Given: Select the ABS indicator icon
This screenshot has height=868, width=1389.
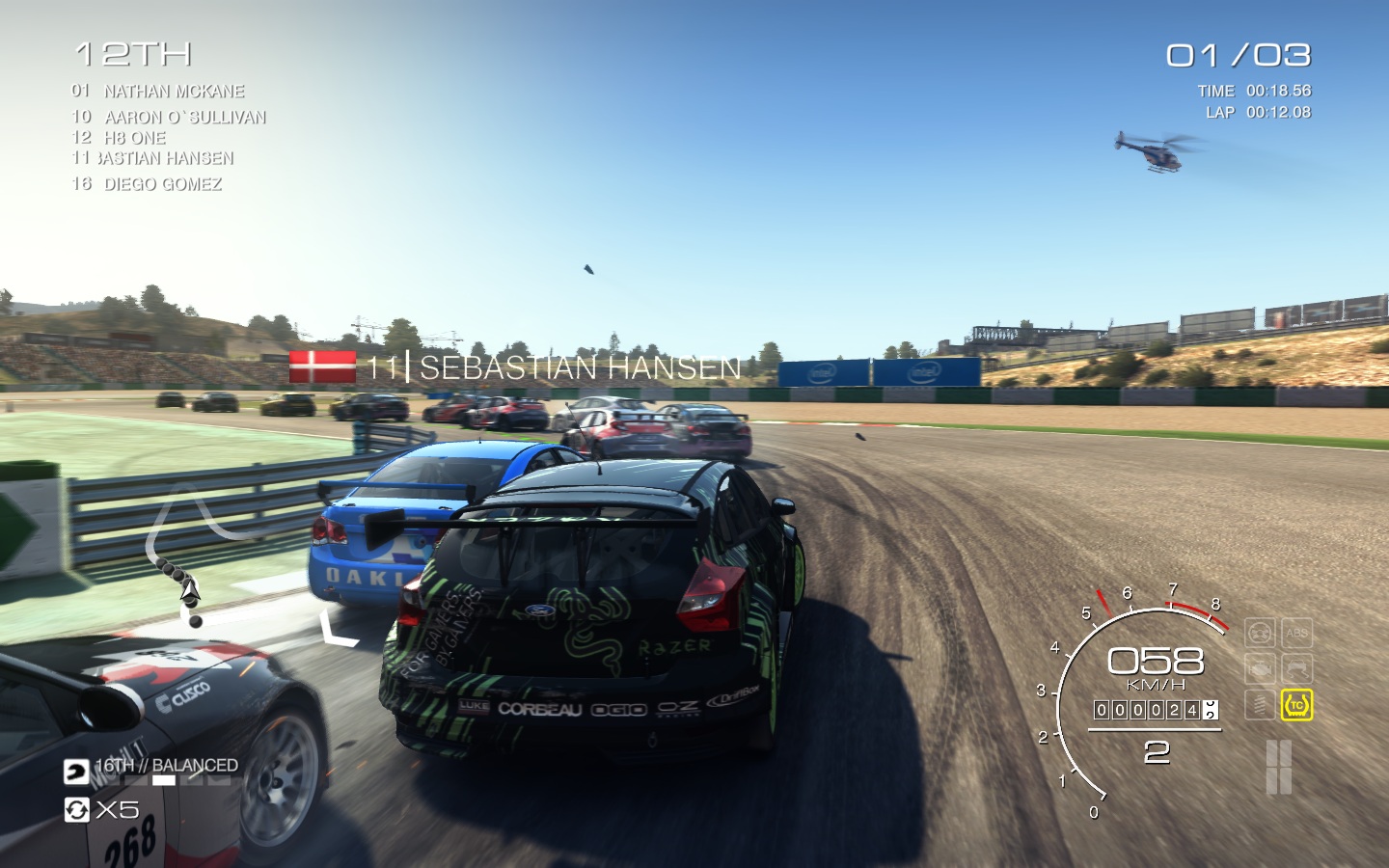Looking at the screenshot, I should 1296,634.
